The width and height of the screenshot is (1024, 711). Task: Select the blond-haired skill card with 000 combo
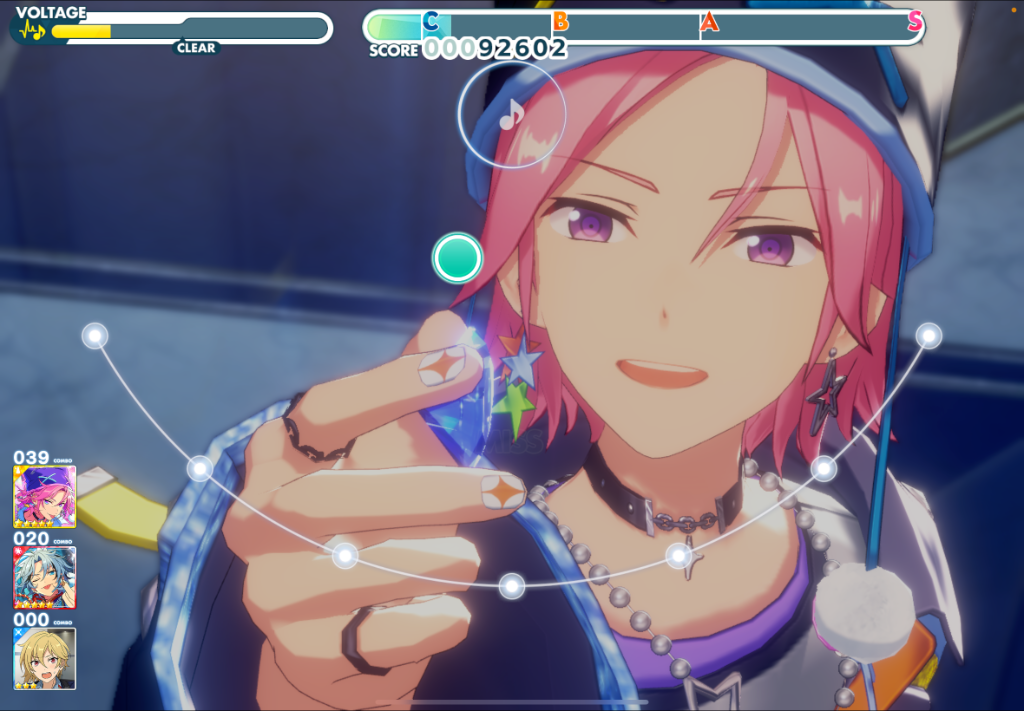pos(44,657)
